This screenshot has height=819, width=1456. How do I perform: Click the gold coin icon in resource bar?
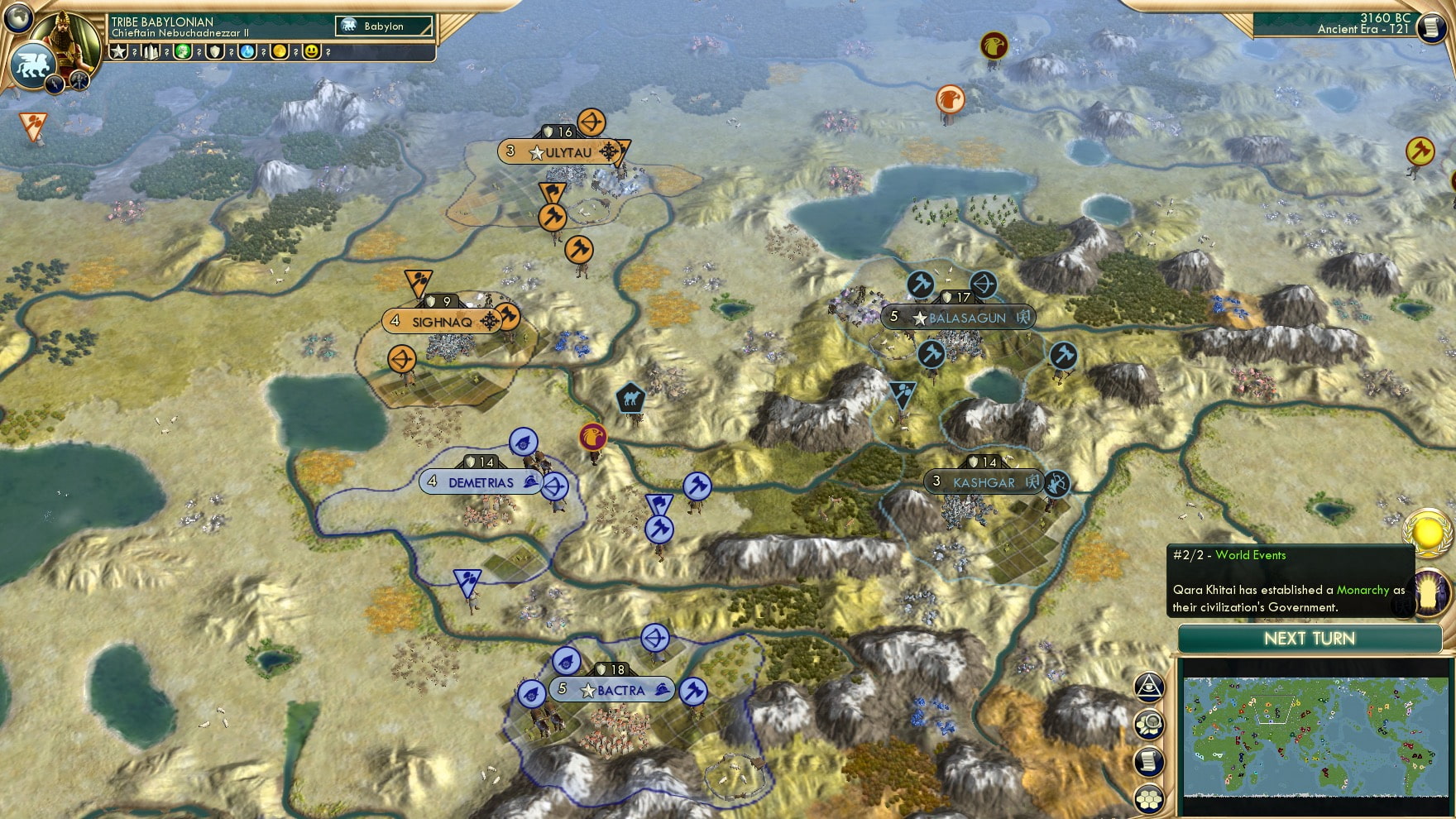click(280, 52)
